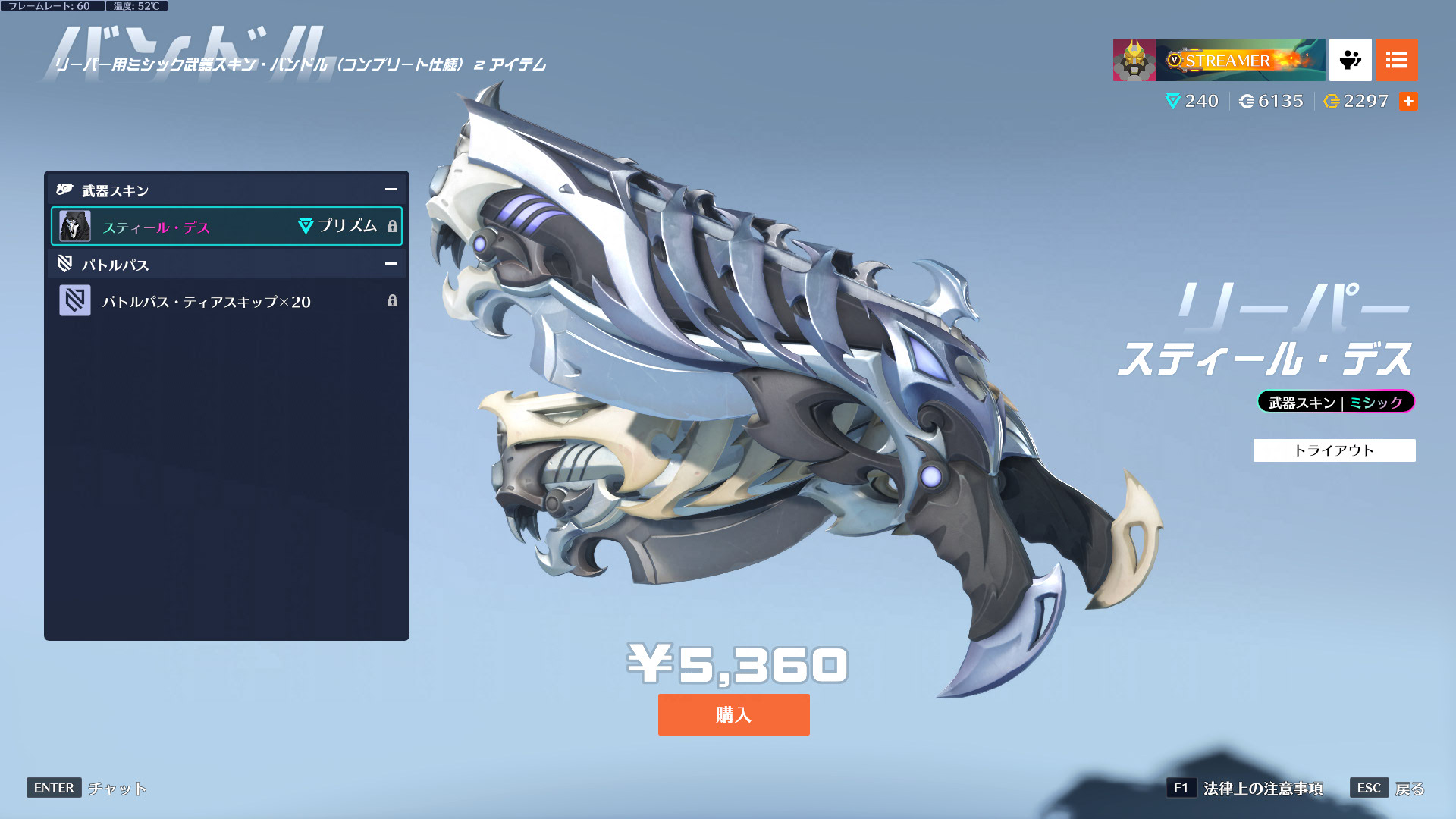Collapse the バトルパス section
Image resolution: width=1456 pixels, height=819 pixels.
tap(391, 264)
